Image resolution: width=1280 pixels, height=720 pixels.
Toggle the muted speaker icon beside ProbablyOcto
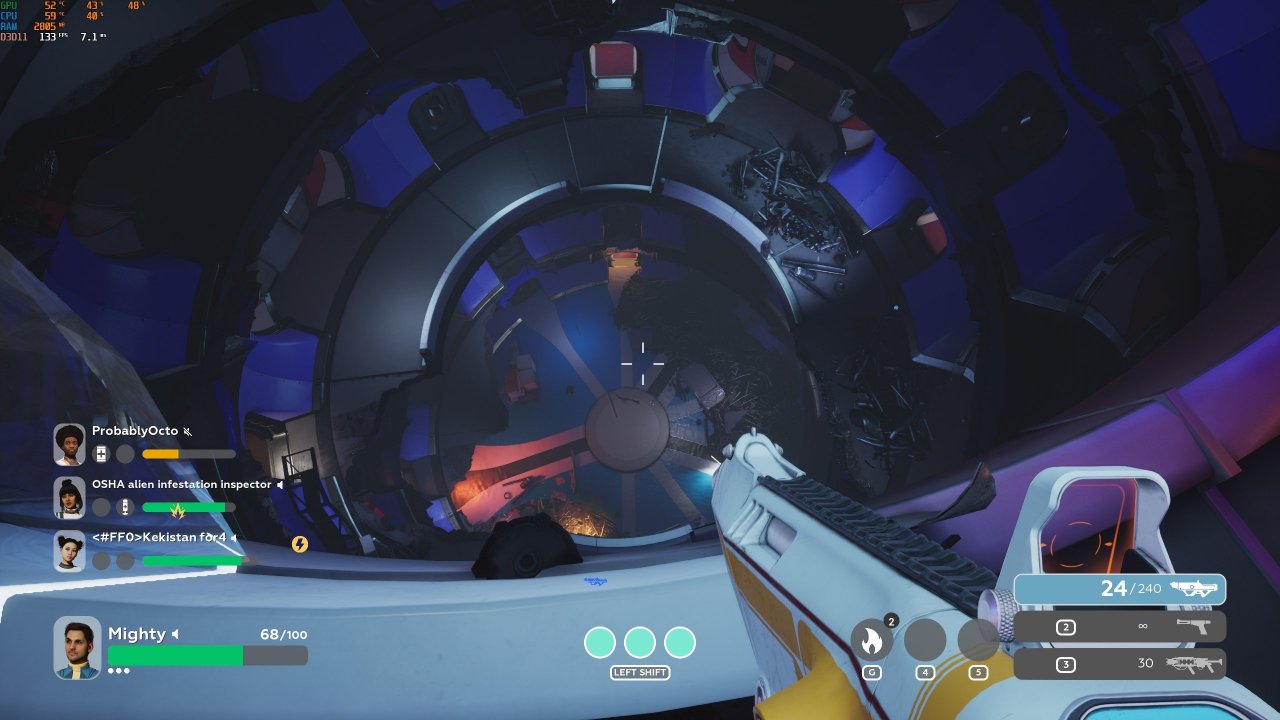pyautogui.click(x=188, y=432)
